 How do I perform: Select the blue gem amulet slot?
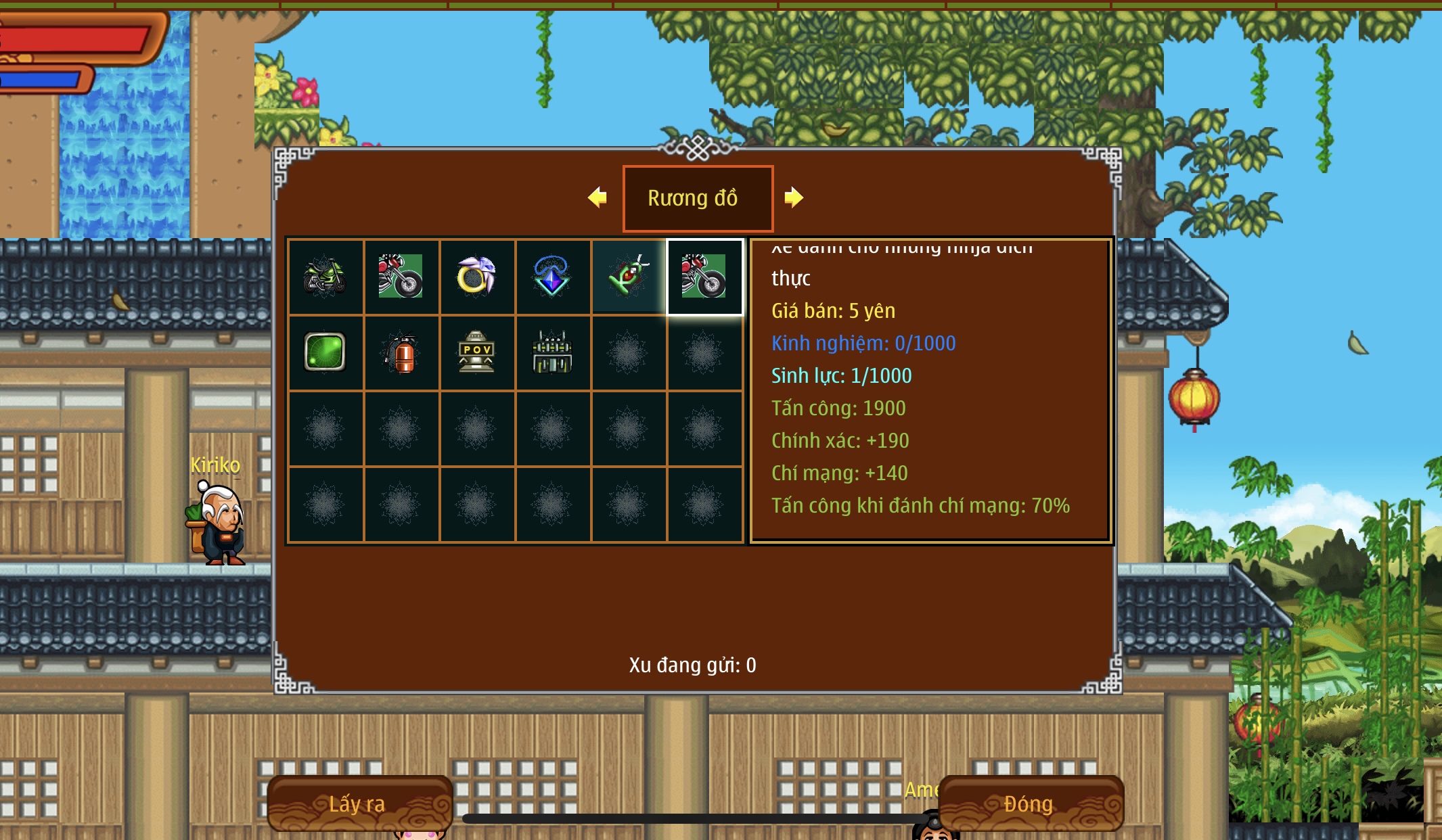click(x=552, y=277)
